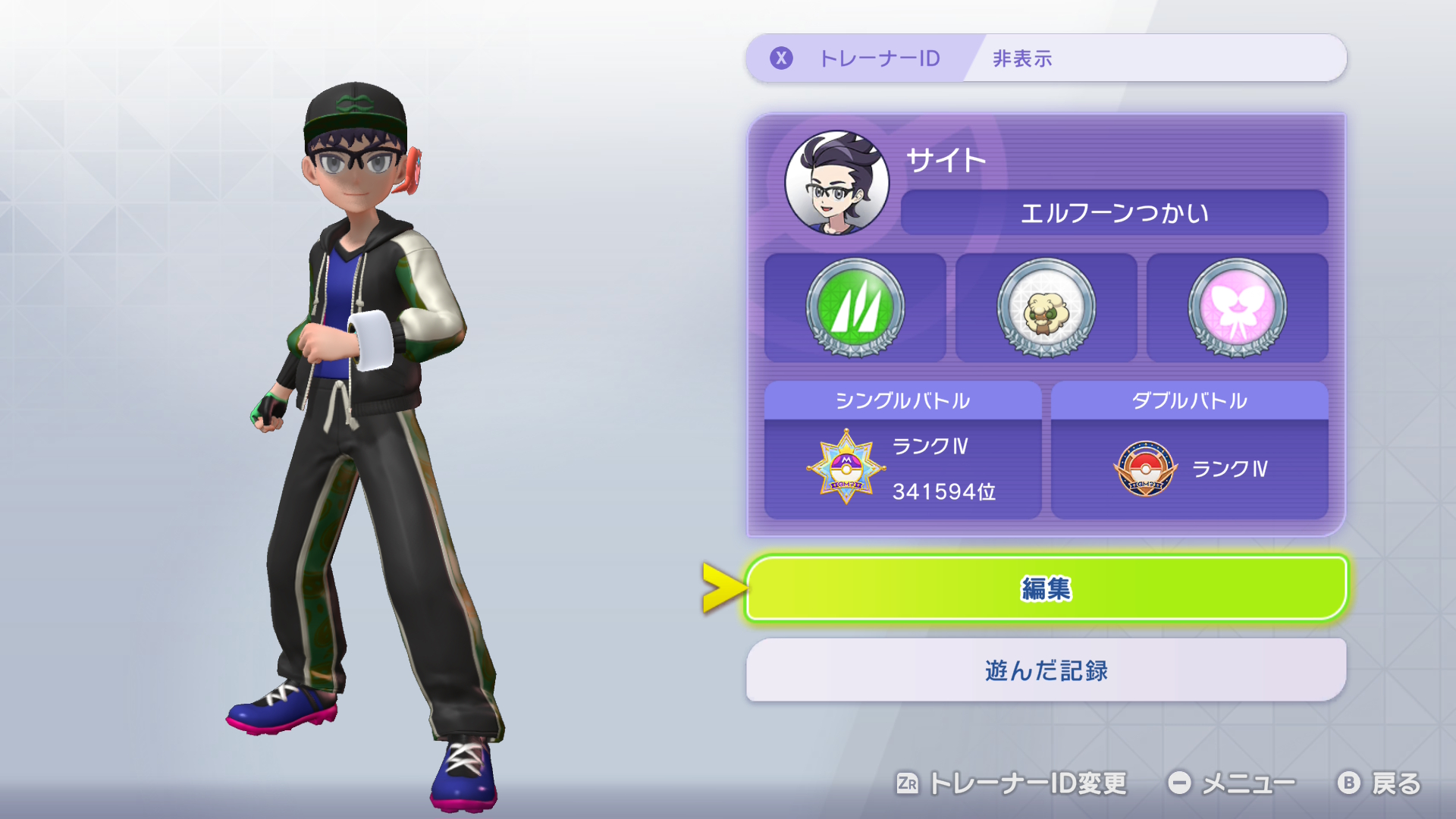Open the ダブルバトル rank panel

point(1189,451)
